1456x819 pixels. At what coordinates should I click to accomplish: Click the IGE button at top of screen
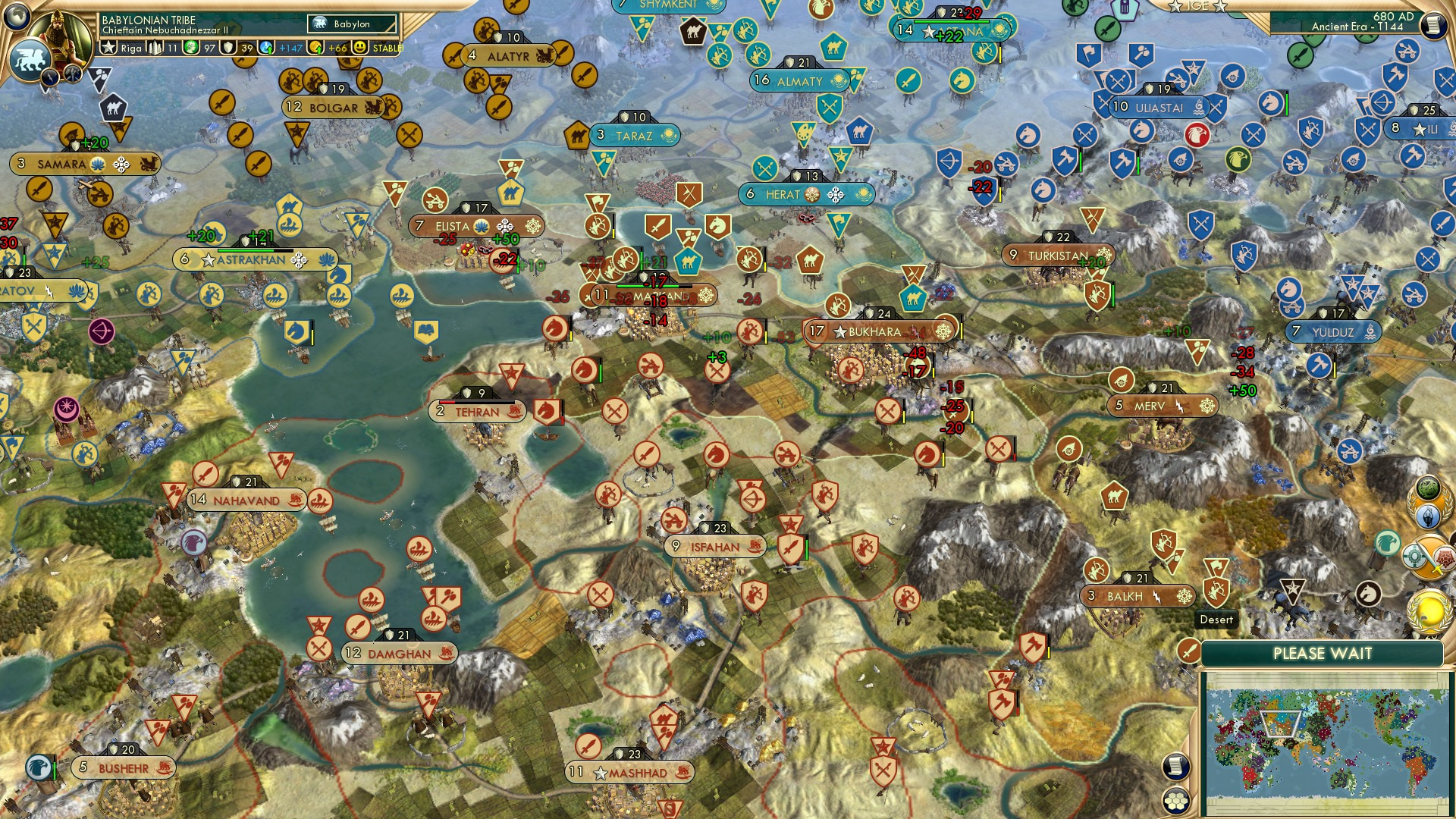pos(1197,6)
